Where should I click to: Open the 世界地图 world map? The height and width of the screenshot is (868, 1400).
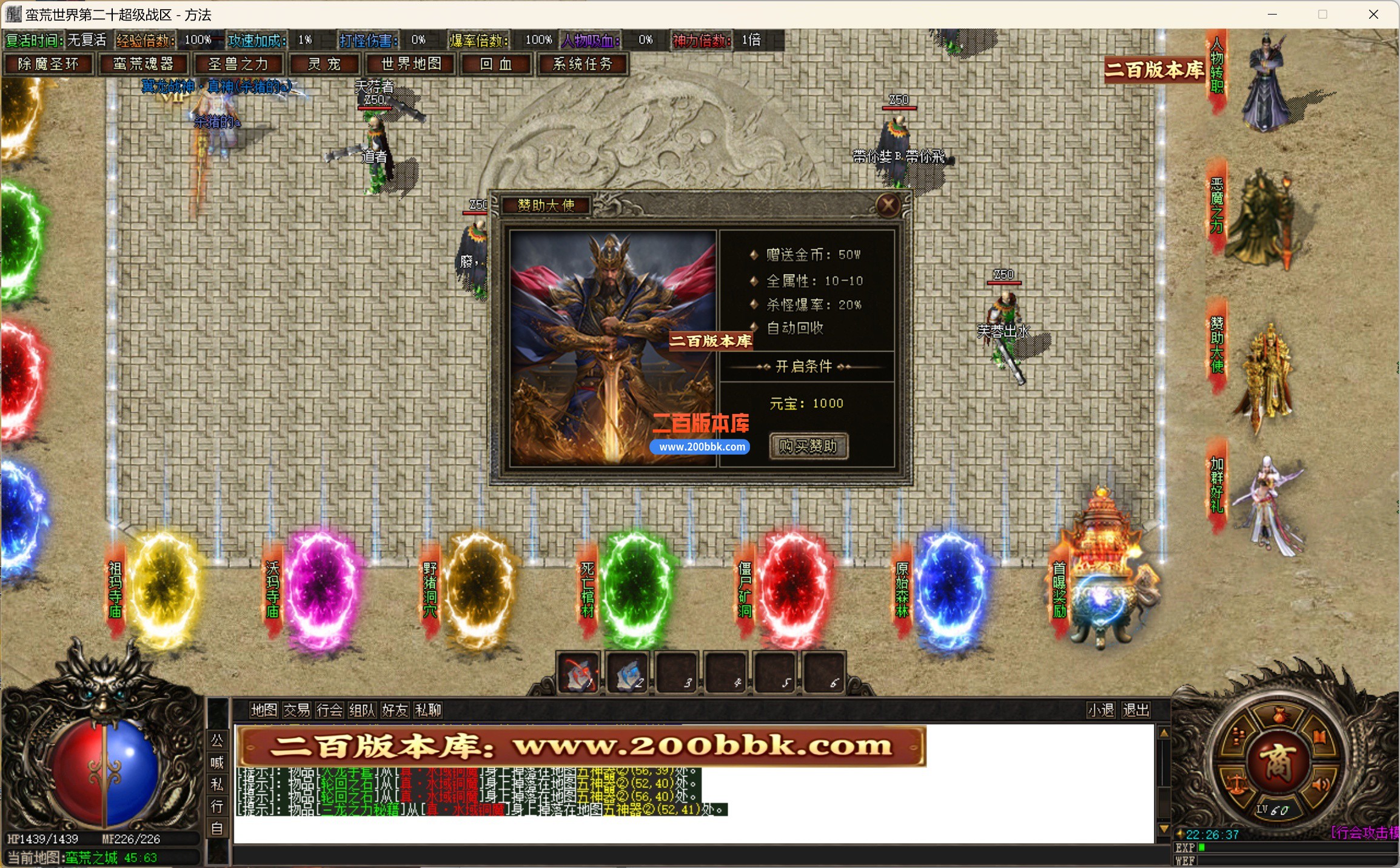(x=410, y=64)
